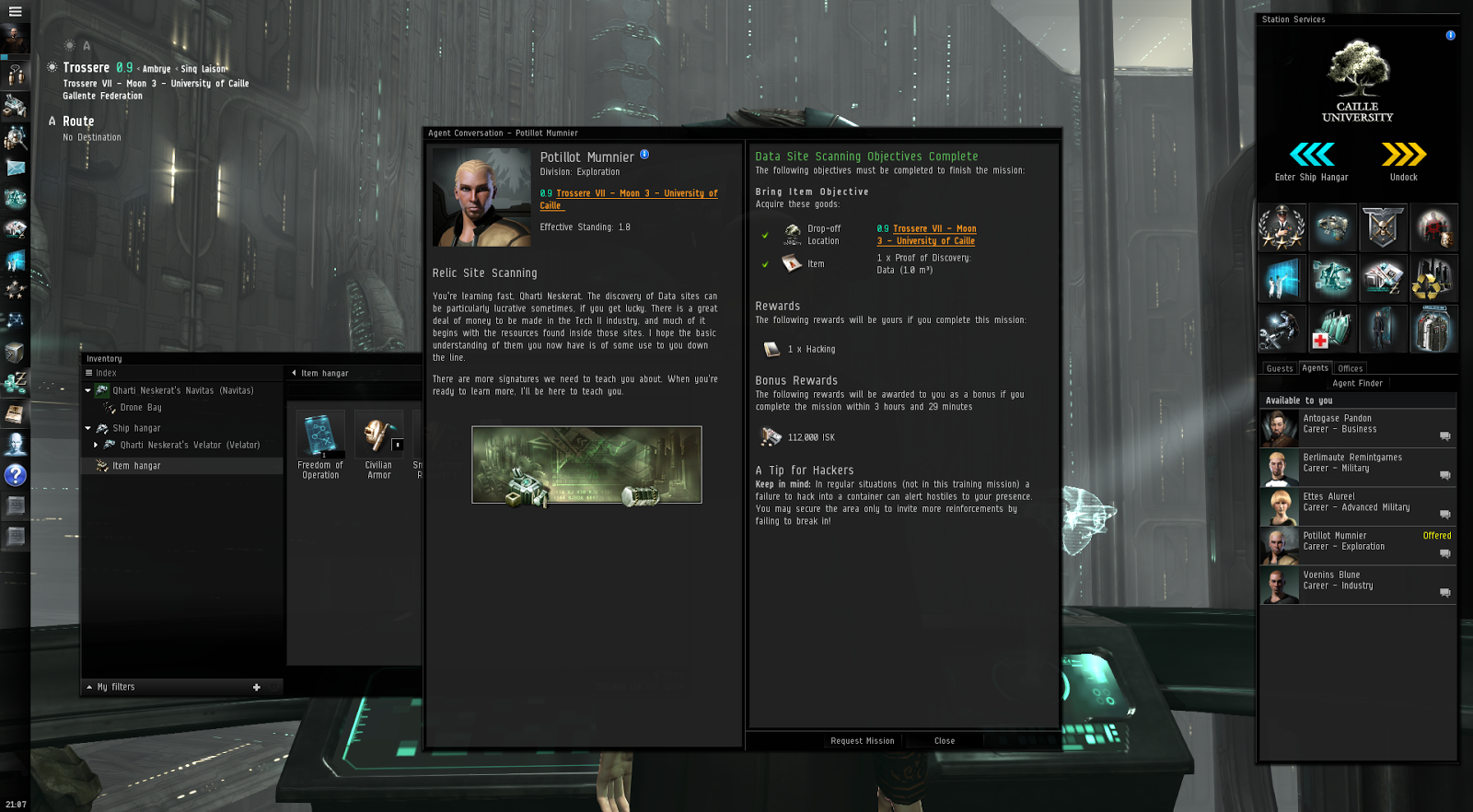
Task: Expand Qharti Neskerat's Velator tree entry
Action: [96, 445]
